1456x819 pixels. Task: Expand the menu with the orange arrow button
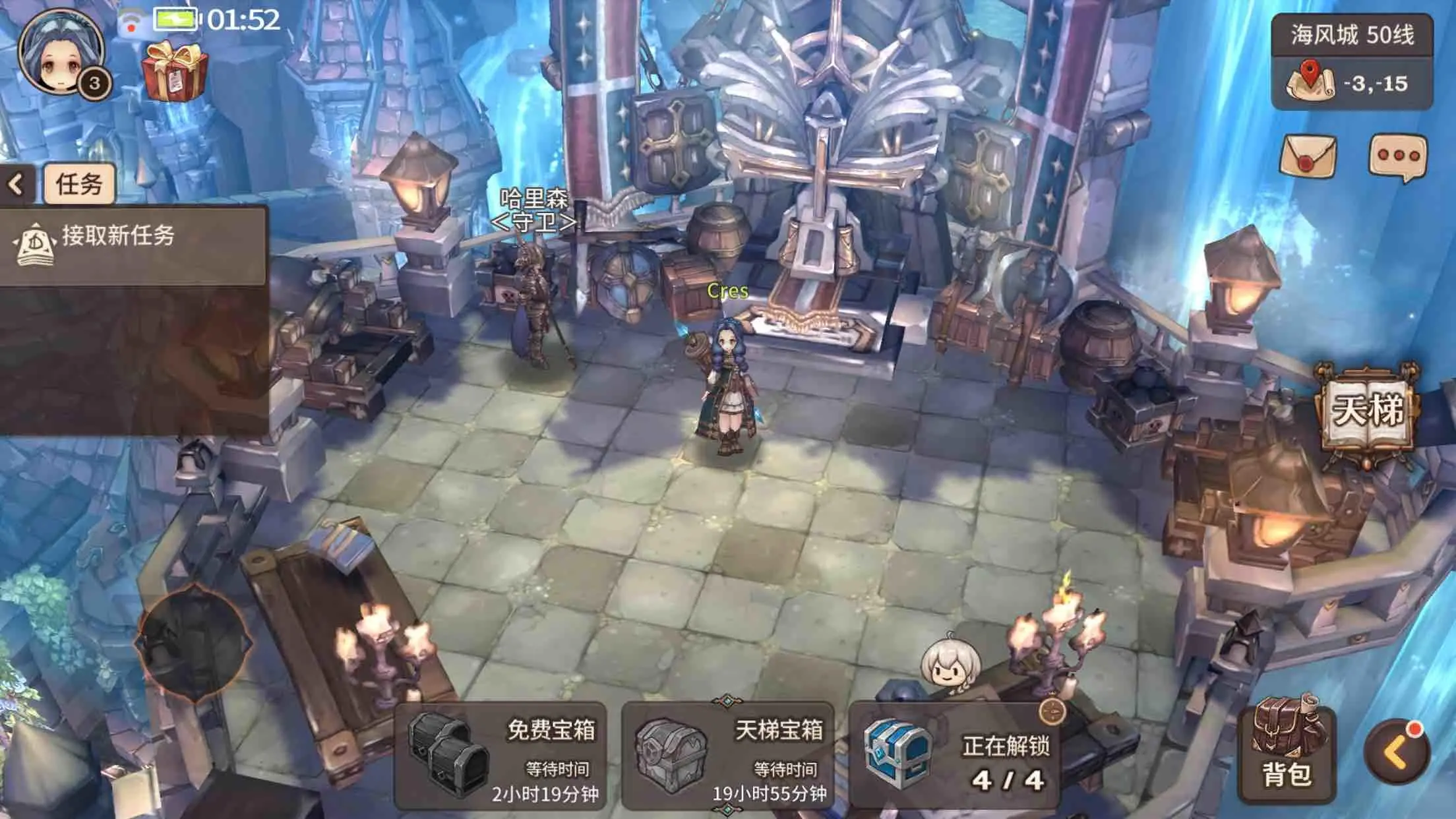pos(1397,753)
